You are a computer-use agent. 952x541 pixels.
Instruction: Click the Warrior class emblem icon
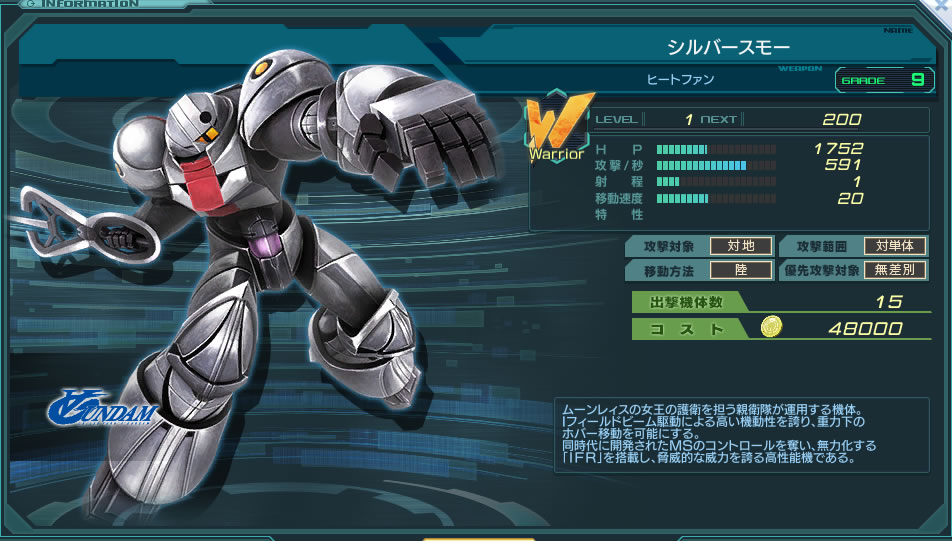point(555,126)
